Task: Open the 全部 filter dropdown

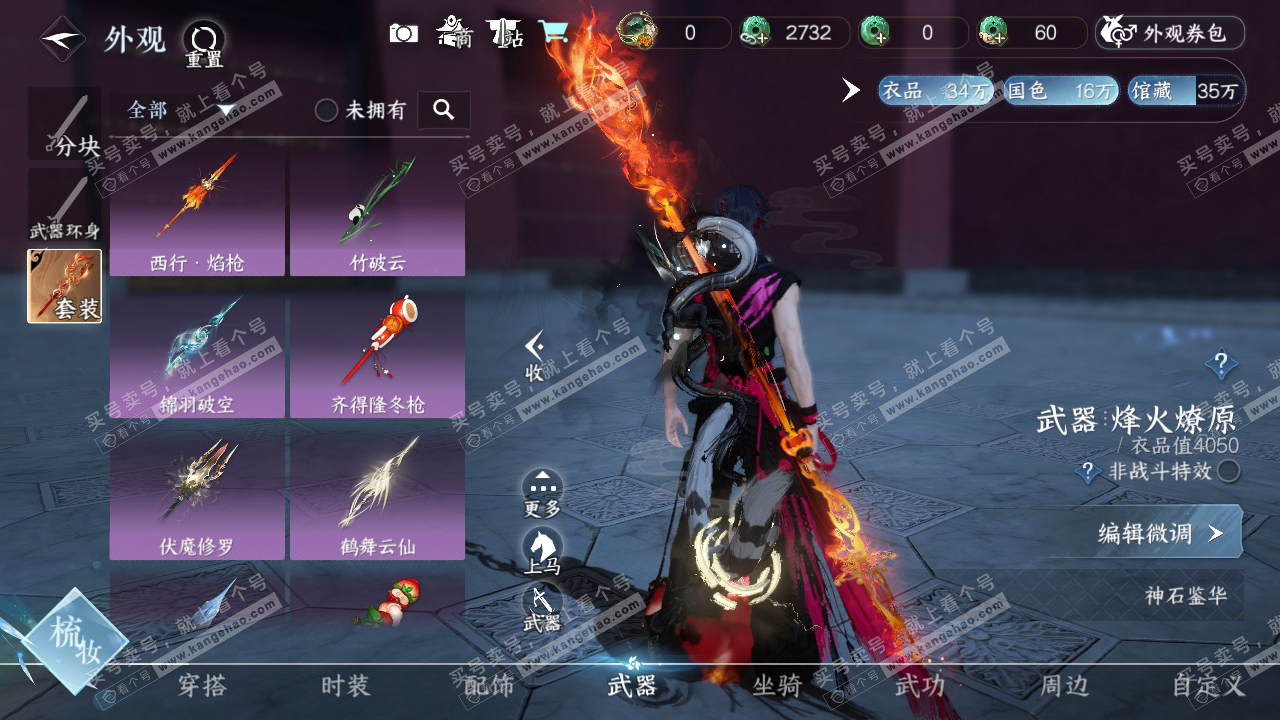Action: pyautogui.click(x=180, y=110)
